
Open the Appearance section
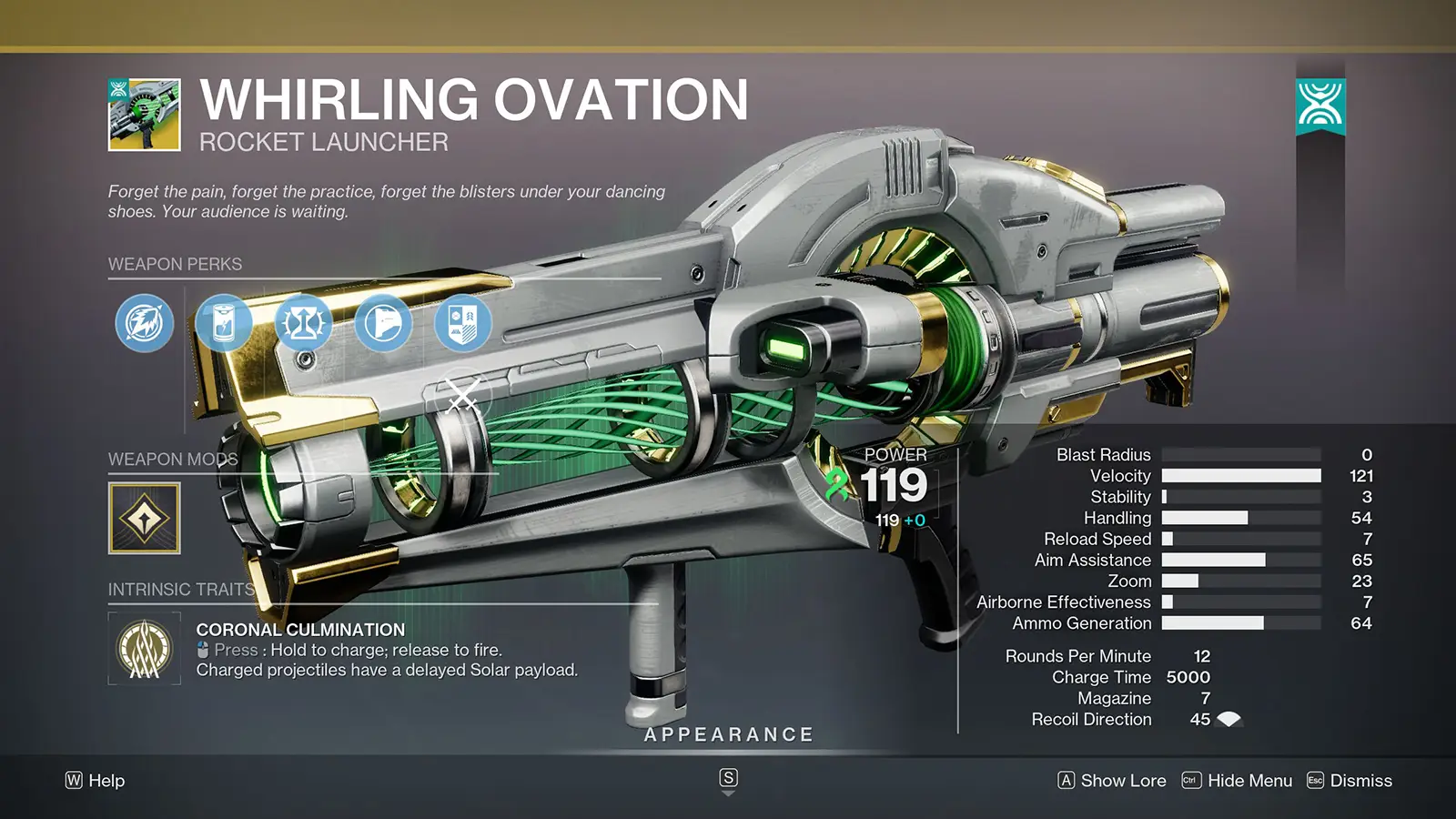727,733
